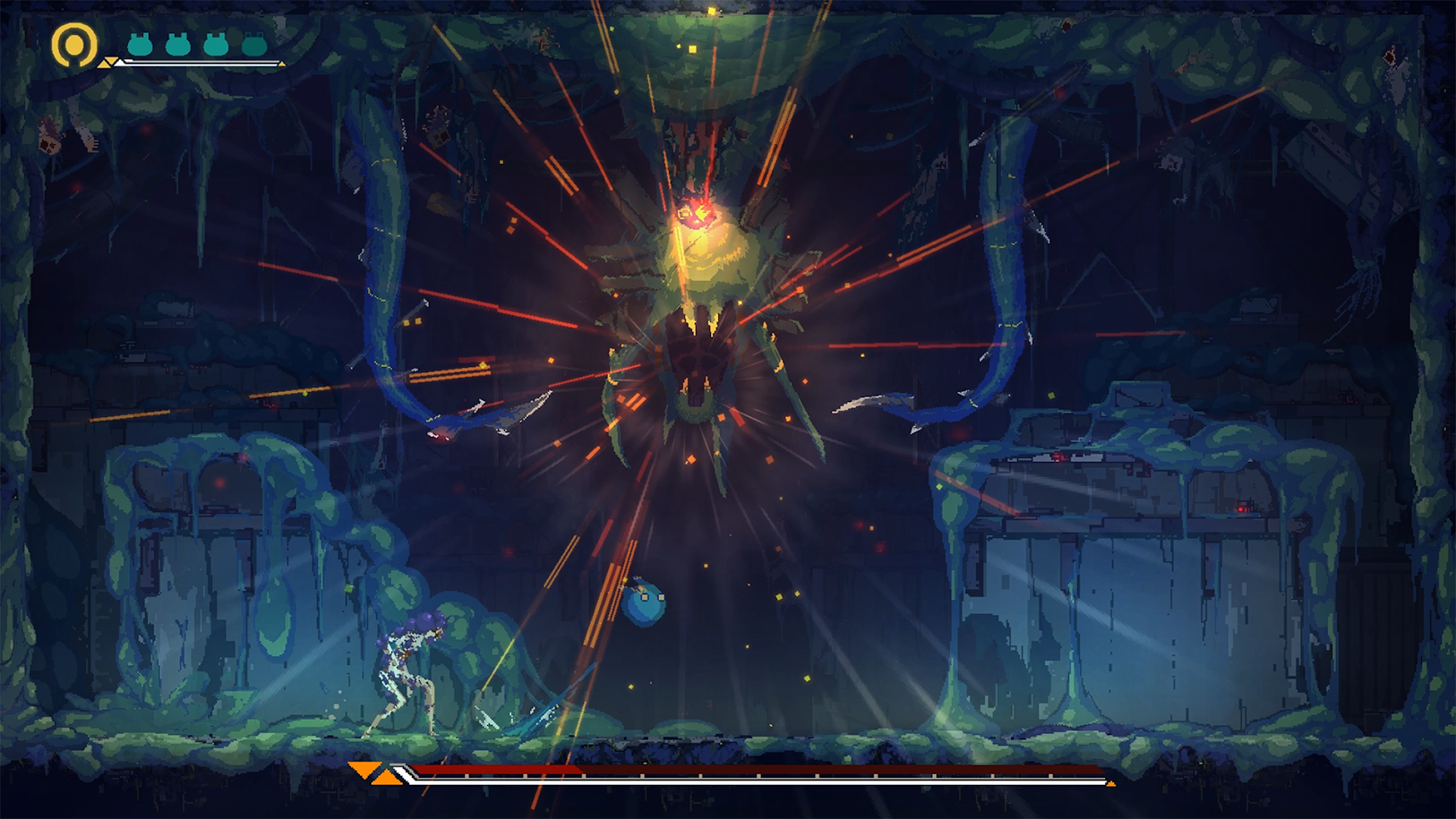Click the yellow triangle at player bar's right end

[x=281, y=64]
